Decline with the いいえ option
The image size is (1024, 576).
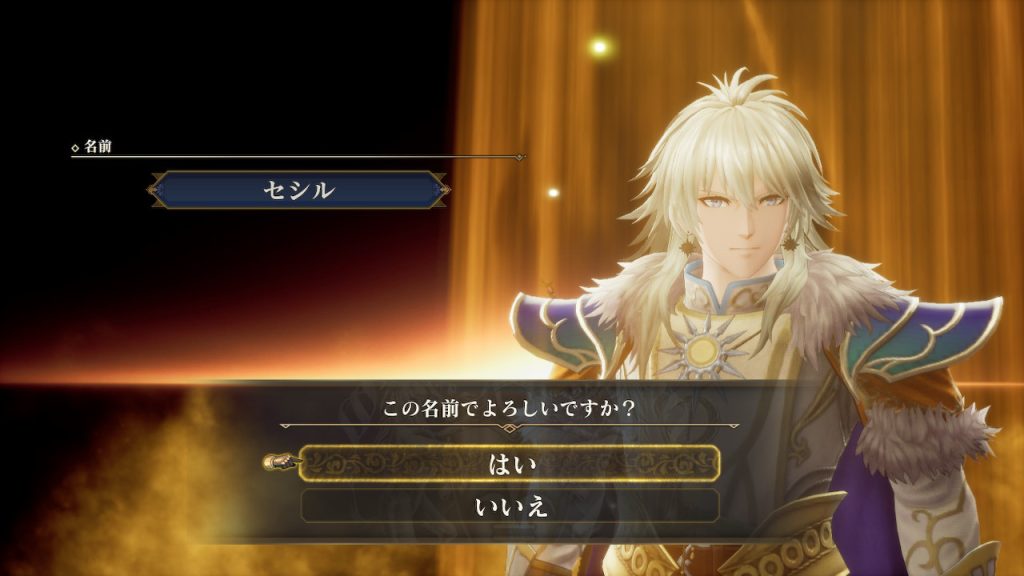(510, 506)
